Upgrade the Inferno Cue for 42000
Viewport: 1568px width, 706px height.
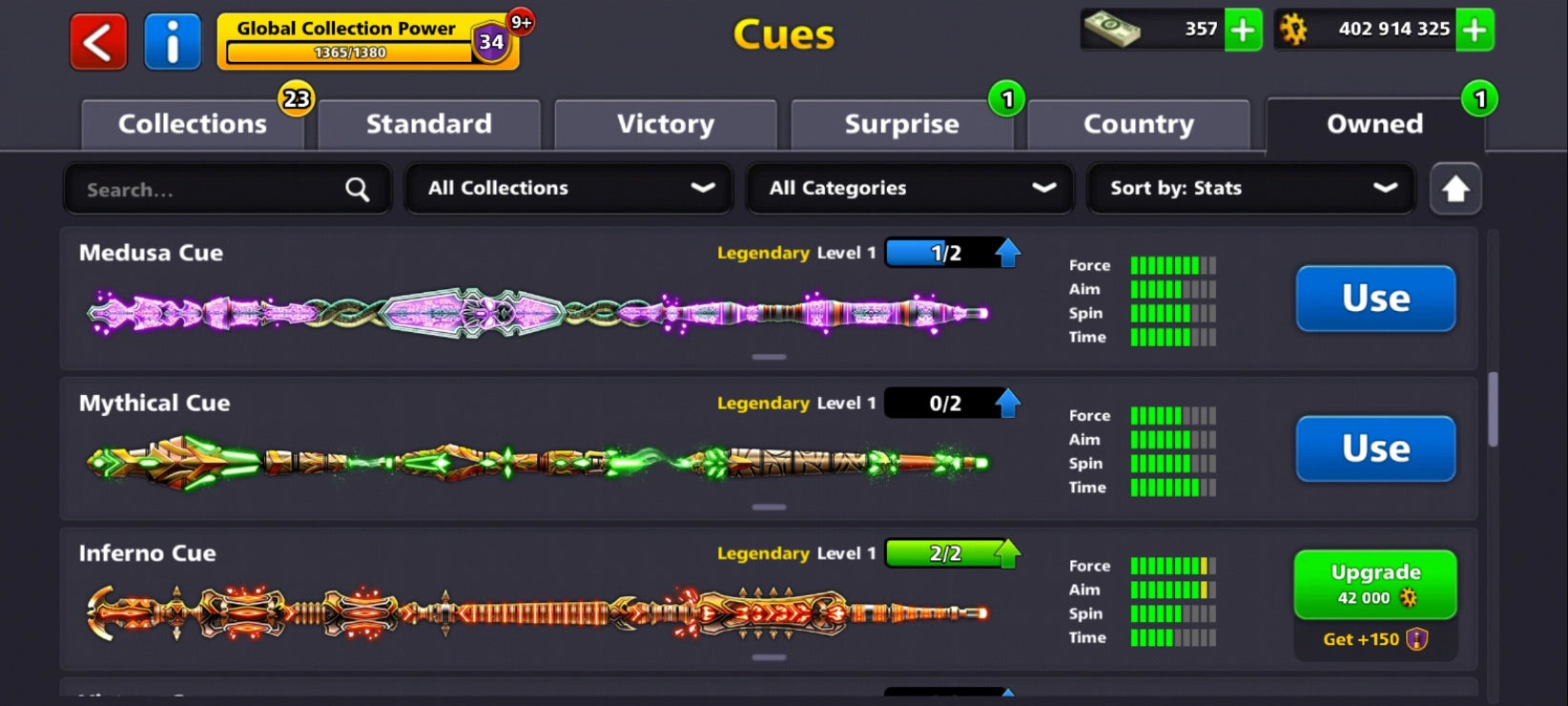pos(1374,585)
